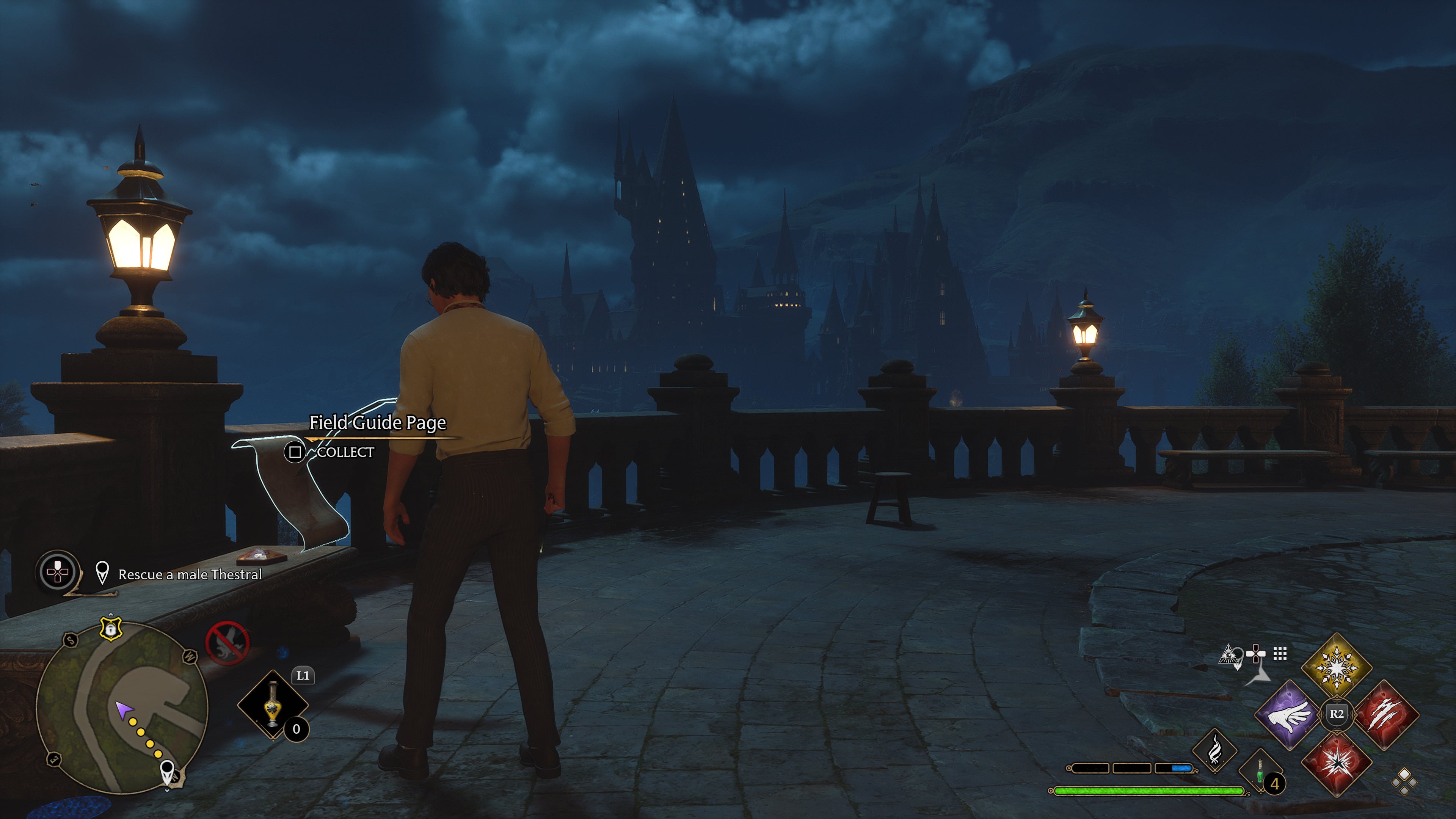Cast the red burst explosion spell
This screenshot has width=1456, height=819.
(x=1337, y=763)
